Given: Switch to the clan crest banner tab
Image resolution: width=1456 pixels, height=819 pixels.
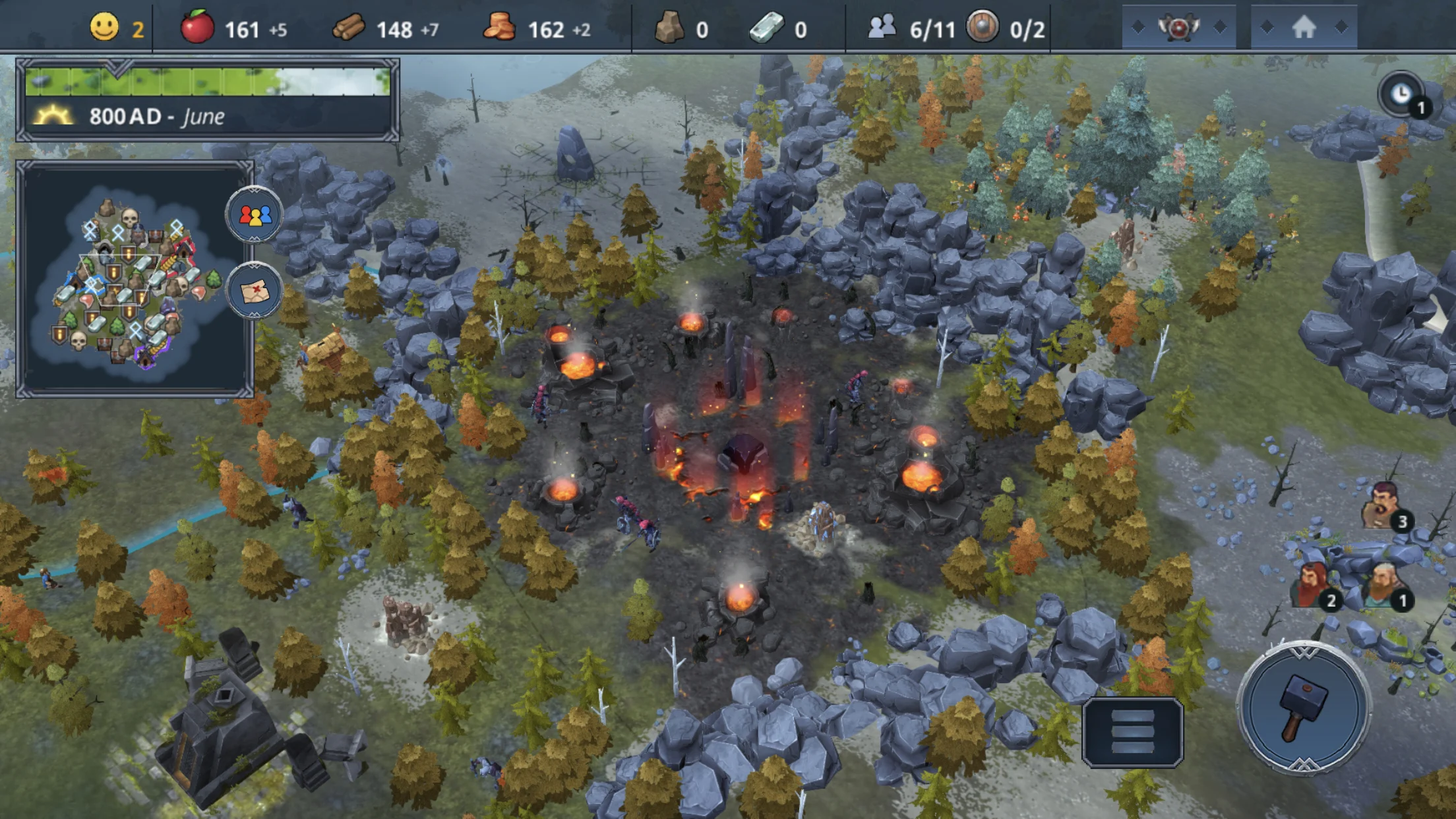Looking at the screenshot, I should (x=1178, y=27).
